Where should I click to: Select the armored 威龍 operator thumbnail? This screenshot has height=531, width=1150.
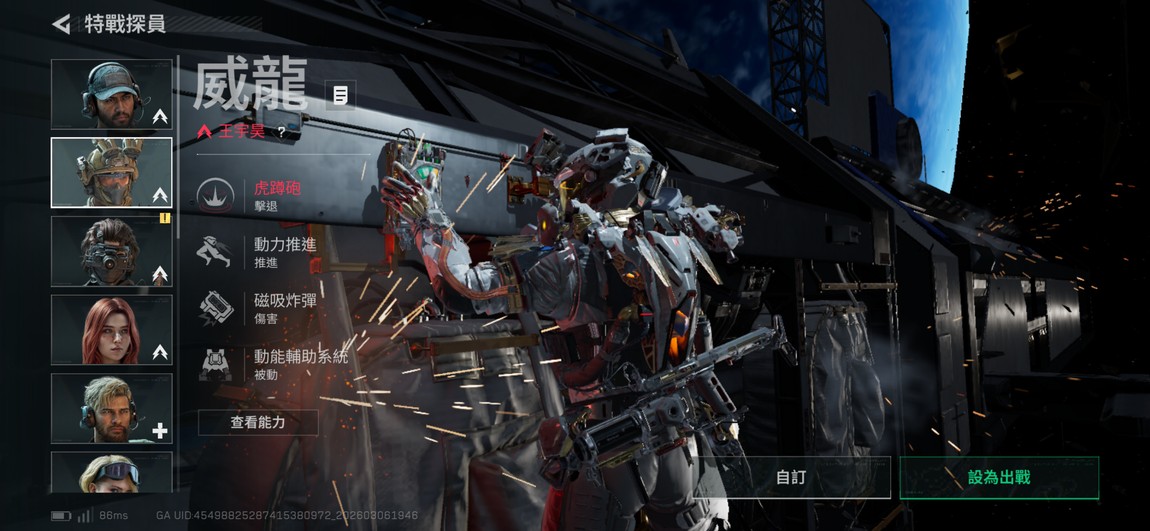coord(111,172)
